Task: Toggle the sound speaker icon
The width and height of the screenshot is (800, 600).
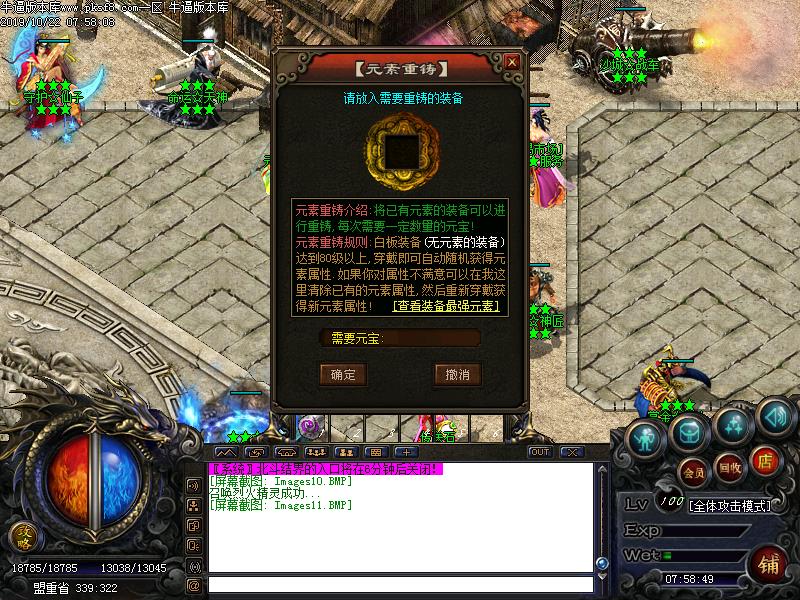Action: click(771, 415)
